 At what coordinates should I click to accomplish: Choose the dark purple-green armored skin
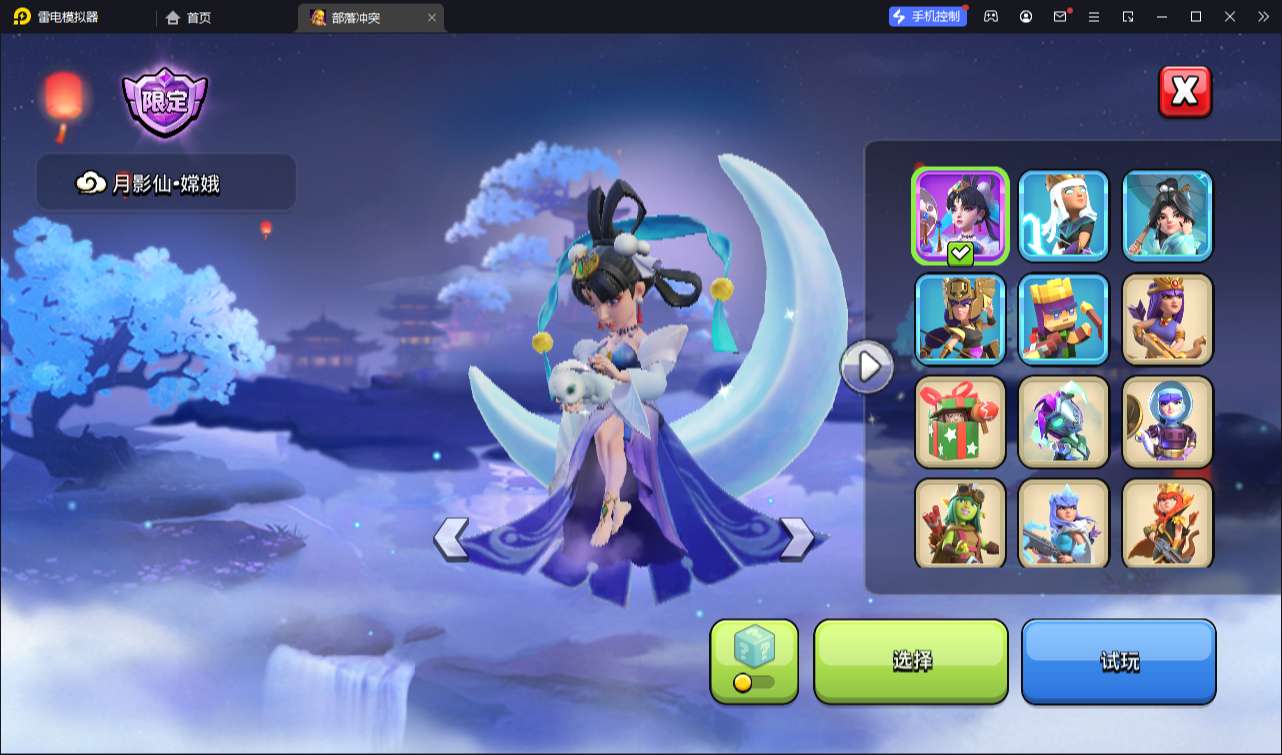click(1063, 421)
